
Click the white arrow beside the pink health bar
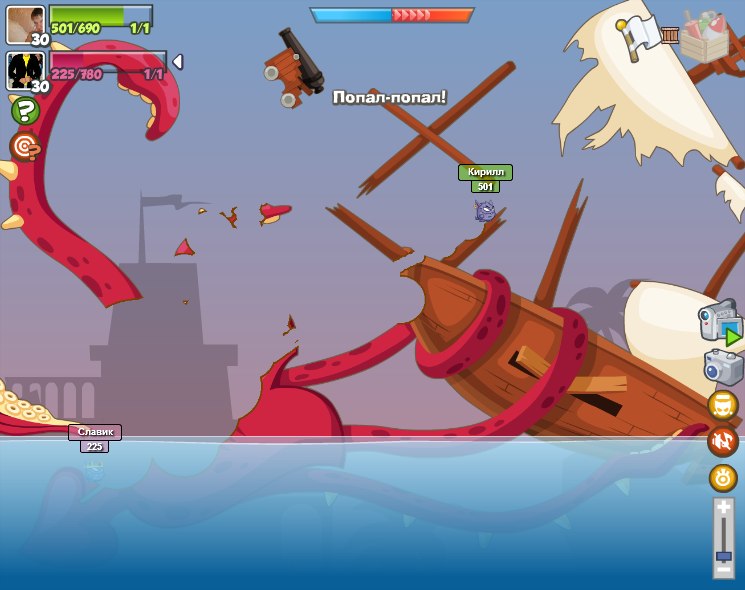click(x=177, y=62)
